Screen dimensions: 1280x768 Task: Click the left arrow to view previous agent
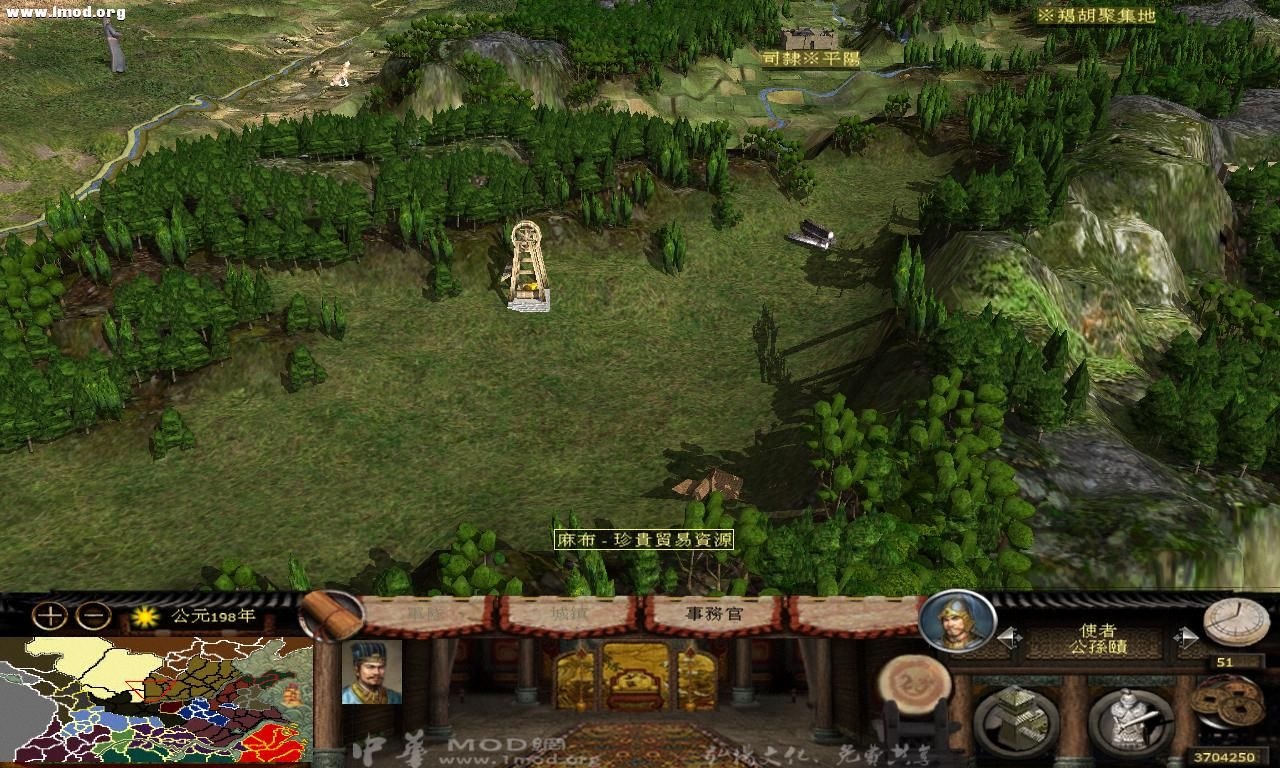click(x=1010, y=636)
